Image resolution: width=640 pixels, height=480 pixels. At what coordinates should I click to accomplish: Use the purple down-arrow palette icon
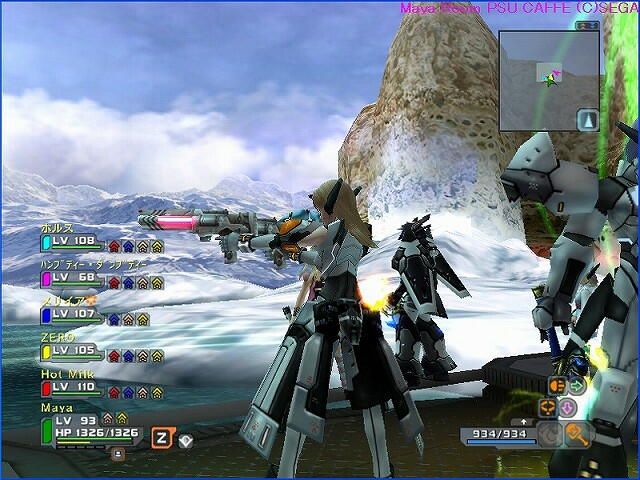click(x=566, y=407)
